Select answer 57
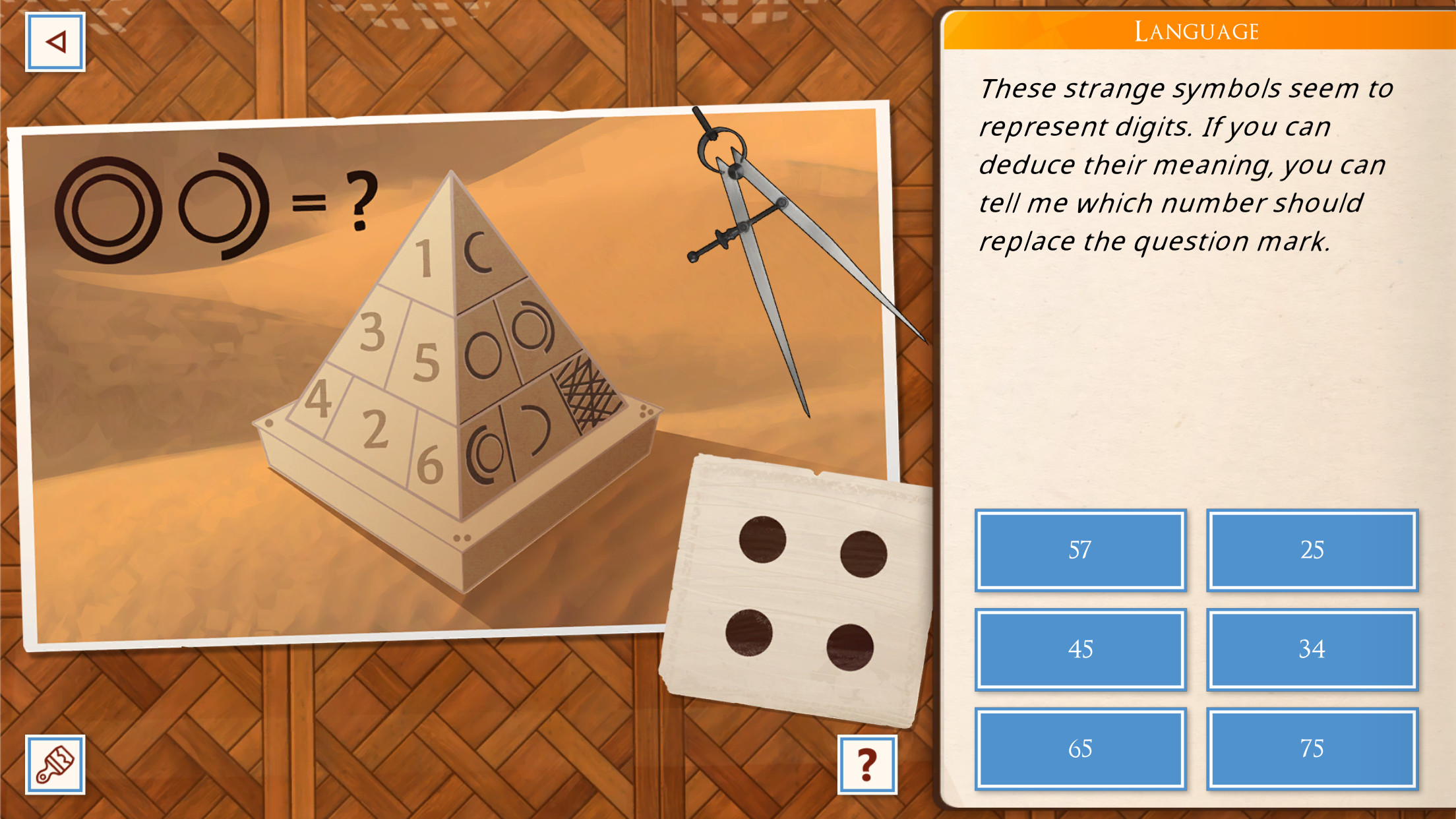 click(x=1079, y=549)
